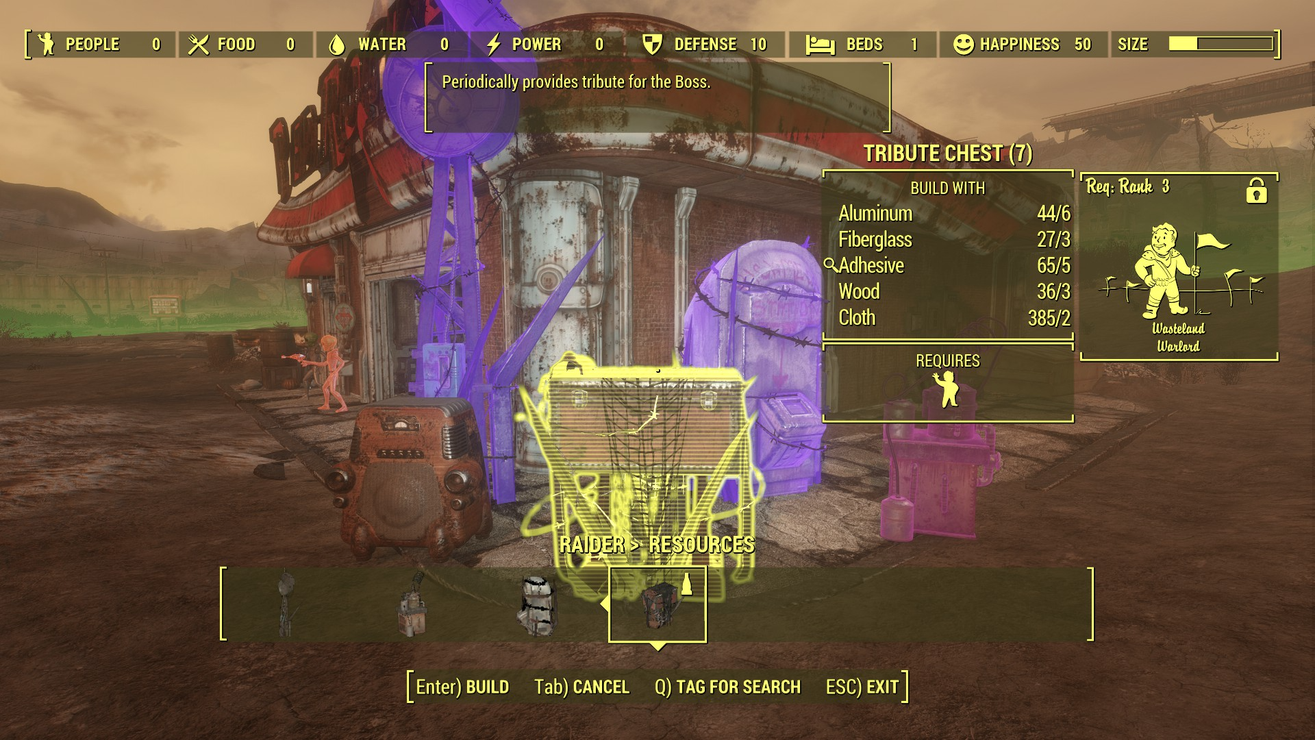Click the Happiness smiley face icon
This screenshot has width=1315, height=740.
[963, 44]
